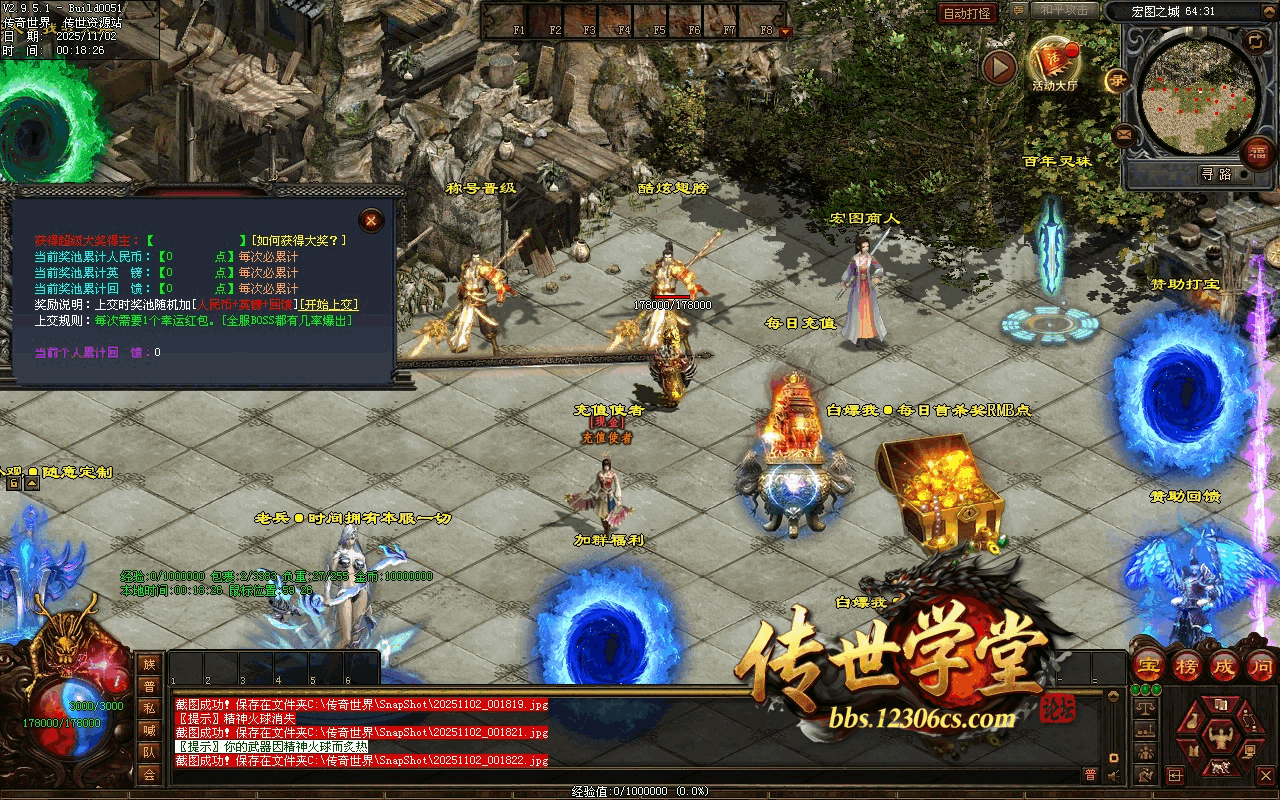Open the 如何获得大奖 help link
The height and width of the screenshot is (800, 1280).
coord(300,240)
